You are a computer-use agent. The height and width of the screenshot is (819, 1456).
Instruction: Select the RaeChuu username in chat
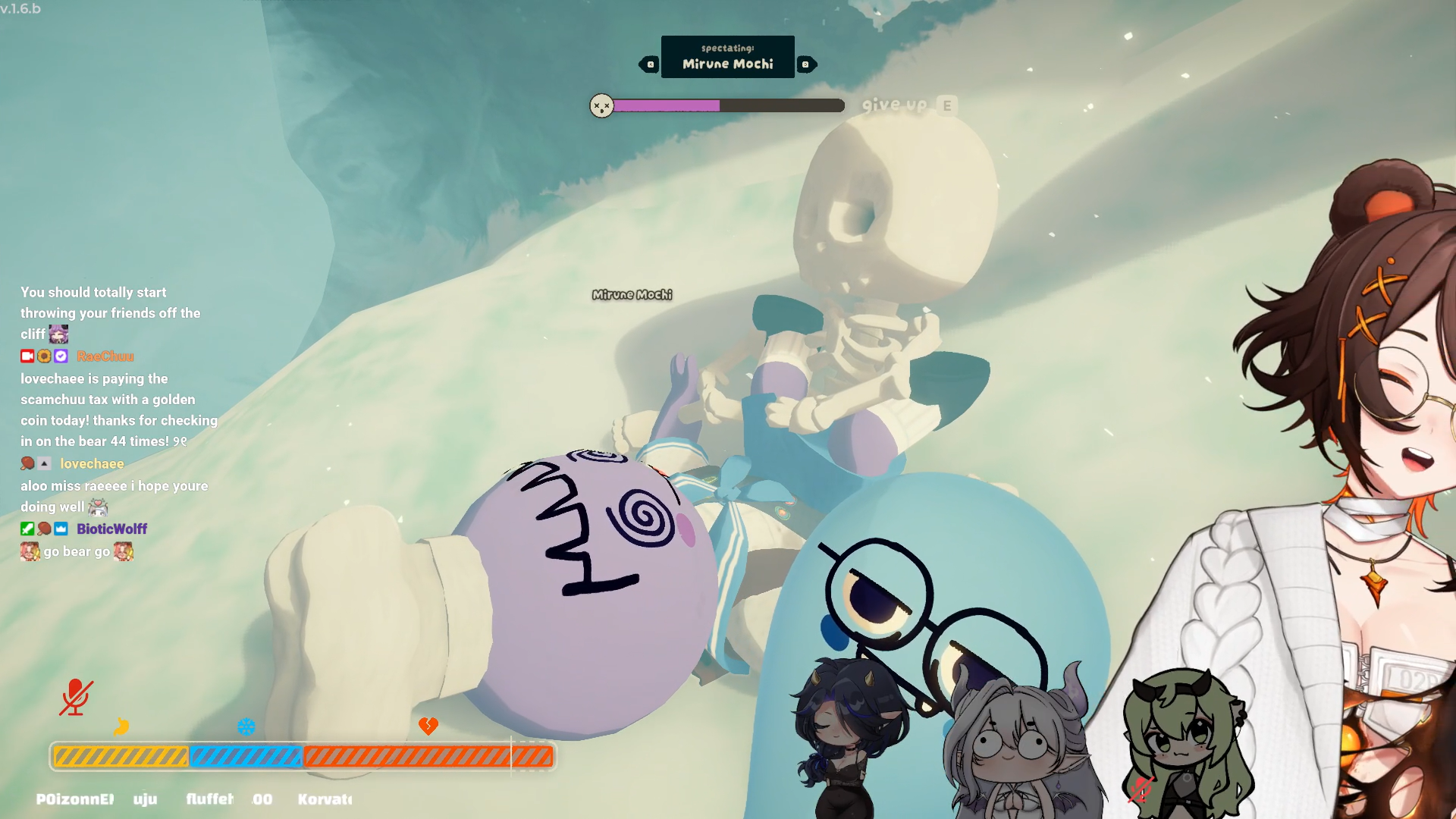click(105, 356)
